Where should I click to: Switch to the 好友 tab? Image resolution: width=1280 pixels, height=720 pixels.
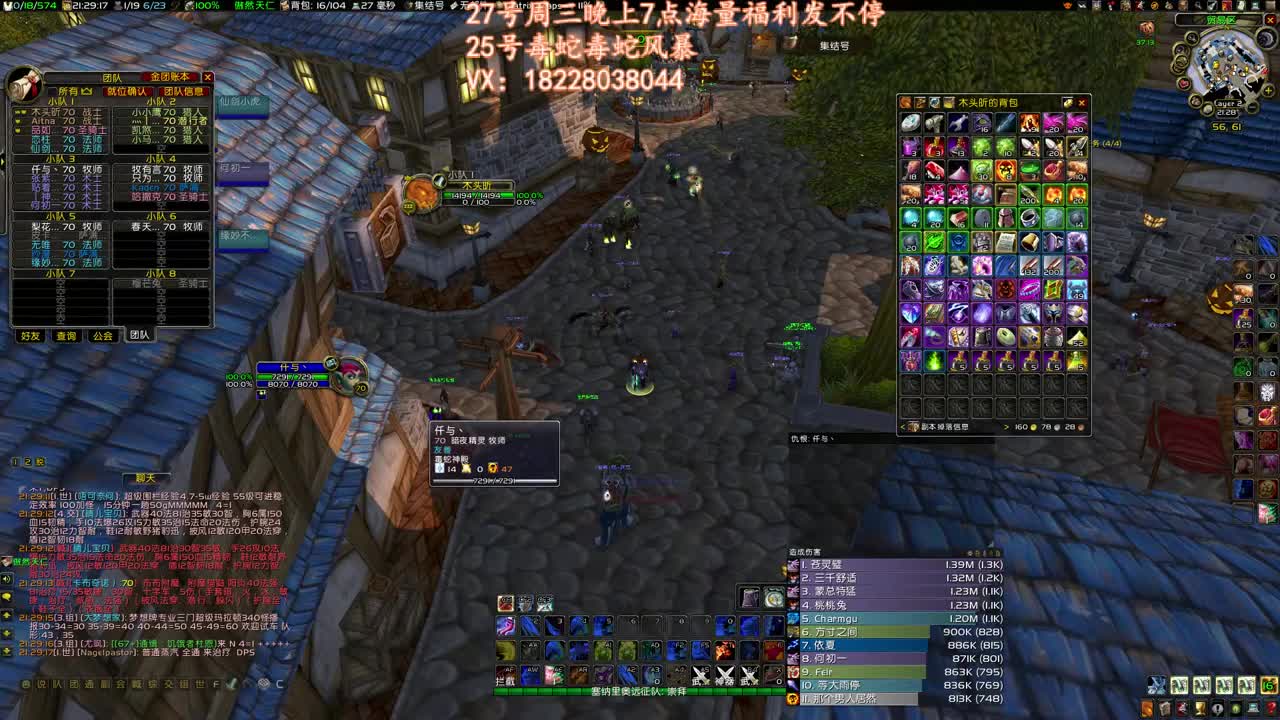[x=30, y=336]
